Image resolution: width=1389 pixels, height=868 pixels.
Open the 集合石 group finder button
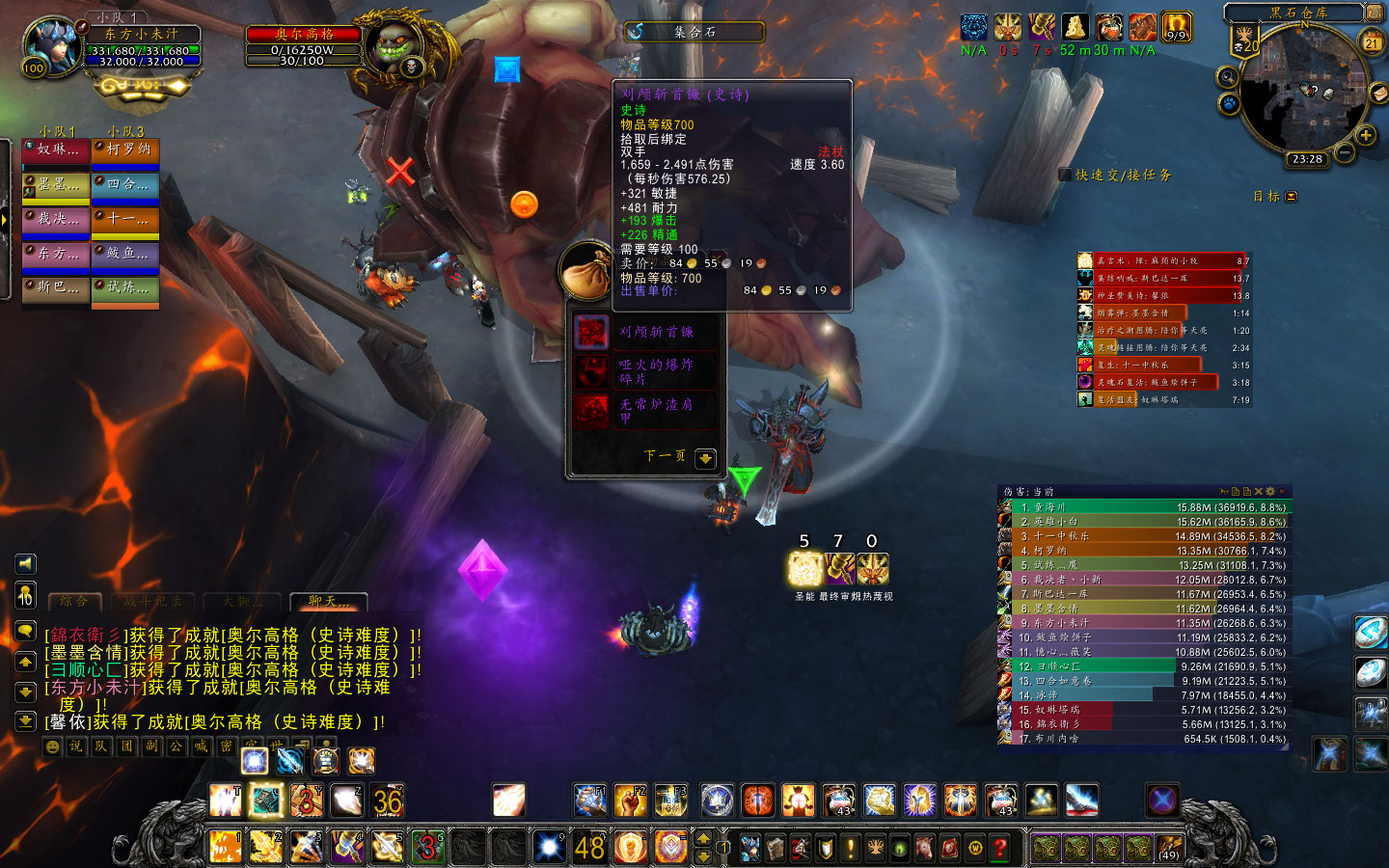point(694,32)
